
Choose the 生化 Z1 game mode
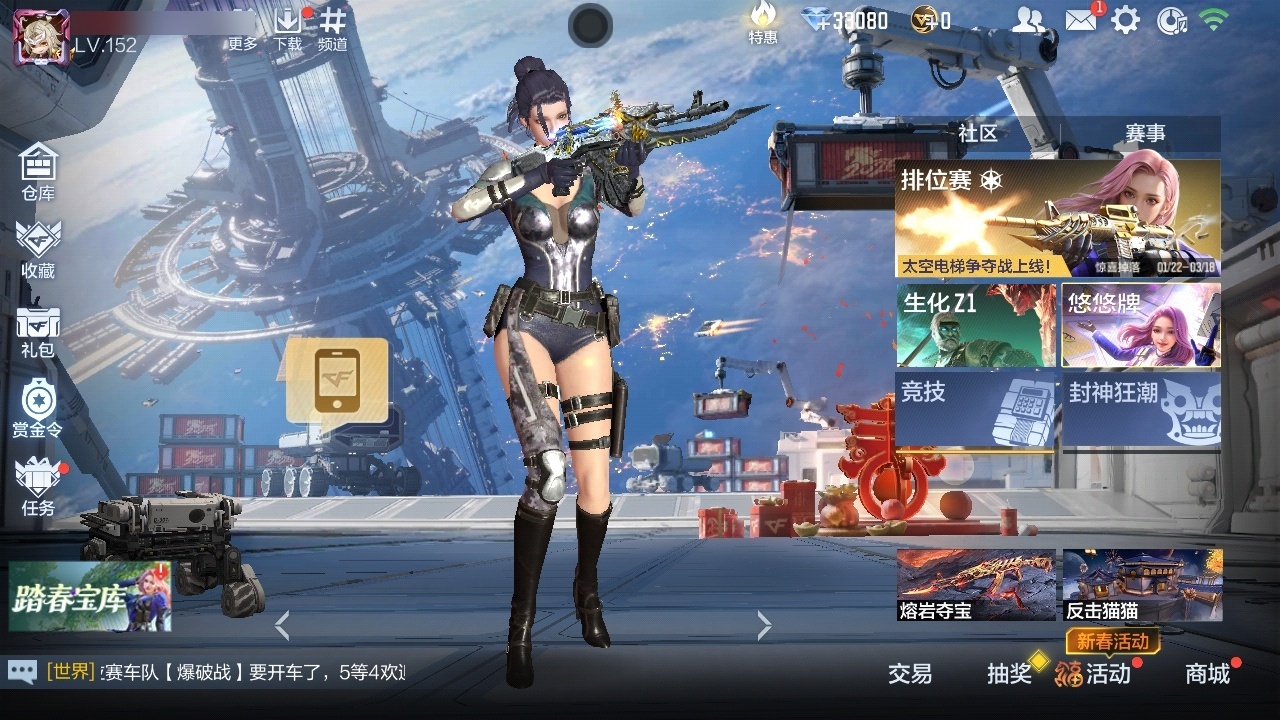tap(975, 326)
